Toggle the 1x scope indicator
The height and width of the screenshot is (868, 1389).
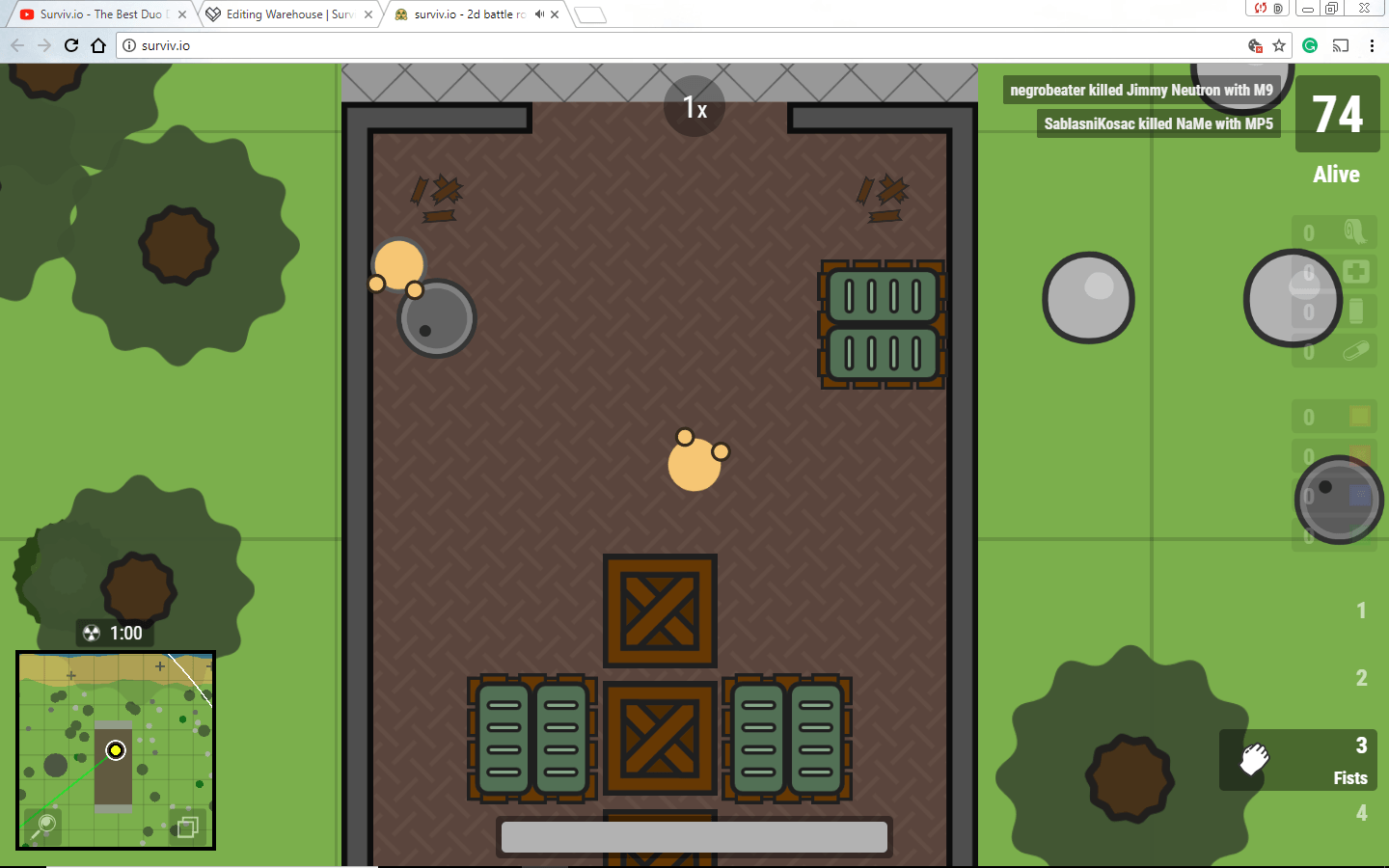click(x=694, y=106)
